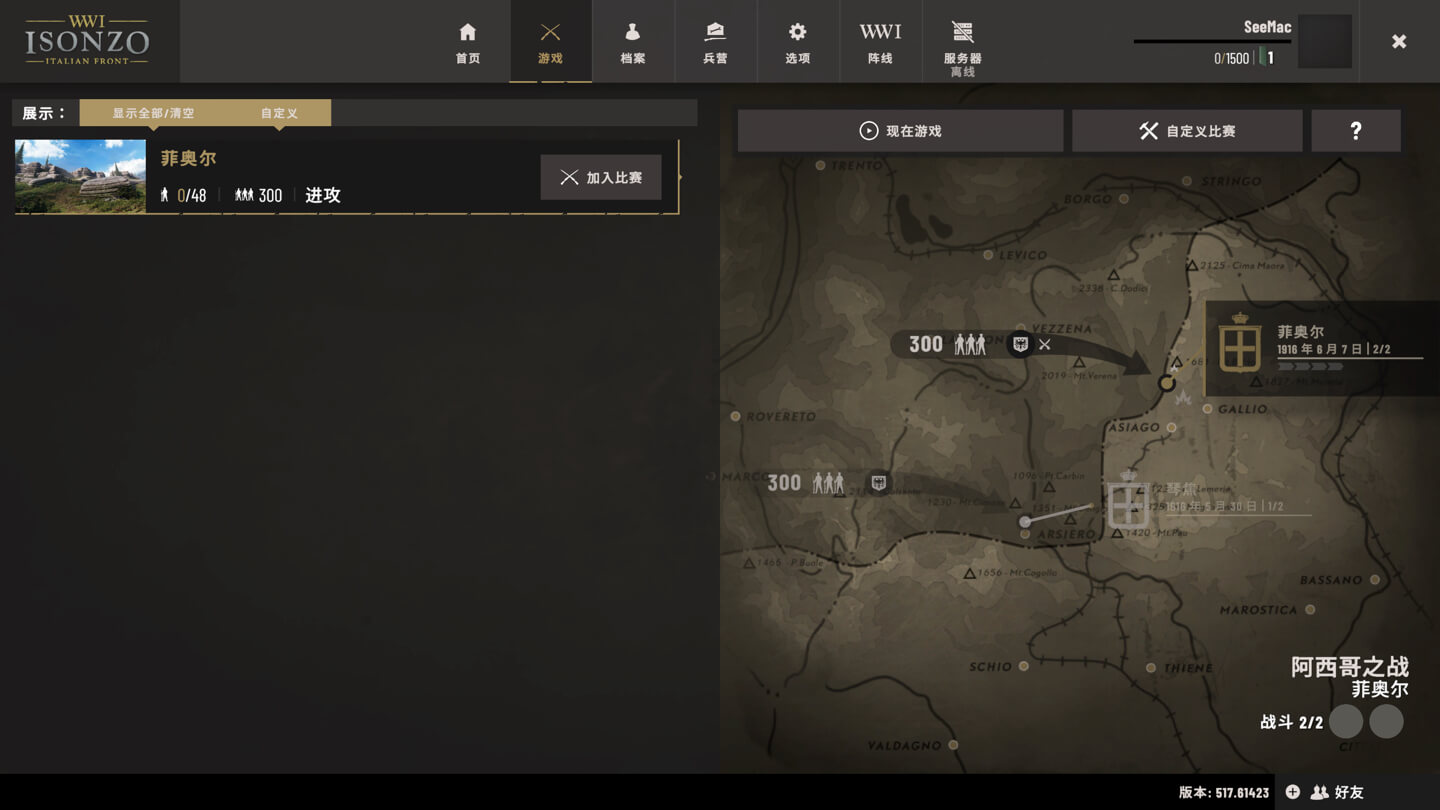Start 现在游戏 play now

tap(900, 131)
